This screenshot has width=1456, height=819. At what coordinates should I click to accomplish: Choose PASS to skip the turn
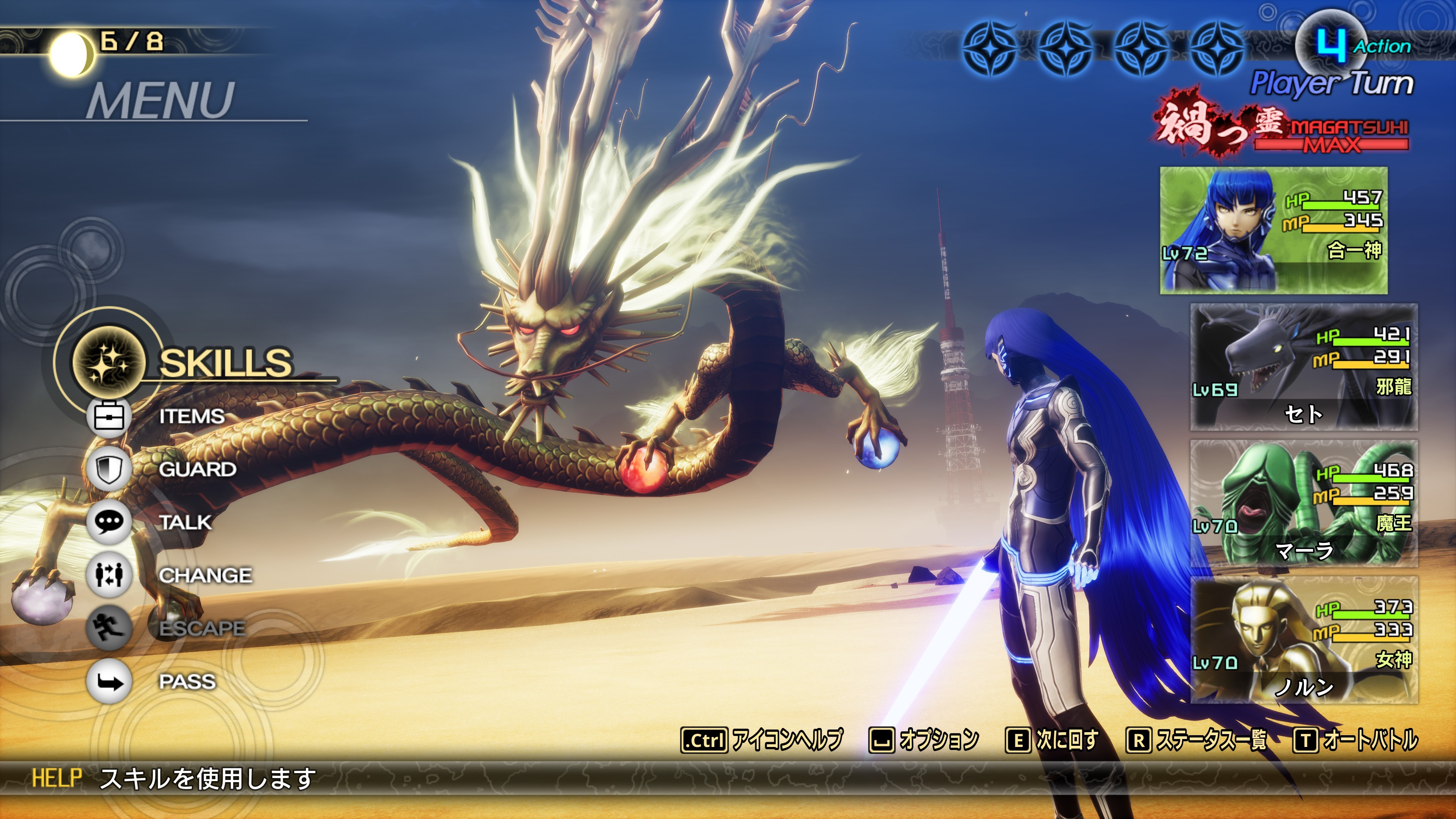coord(187,682)
